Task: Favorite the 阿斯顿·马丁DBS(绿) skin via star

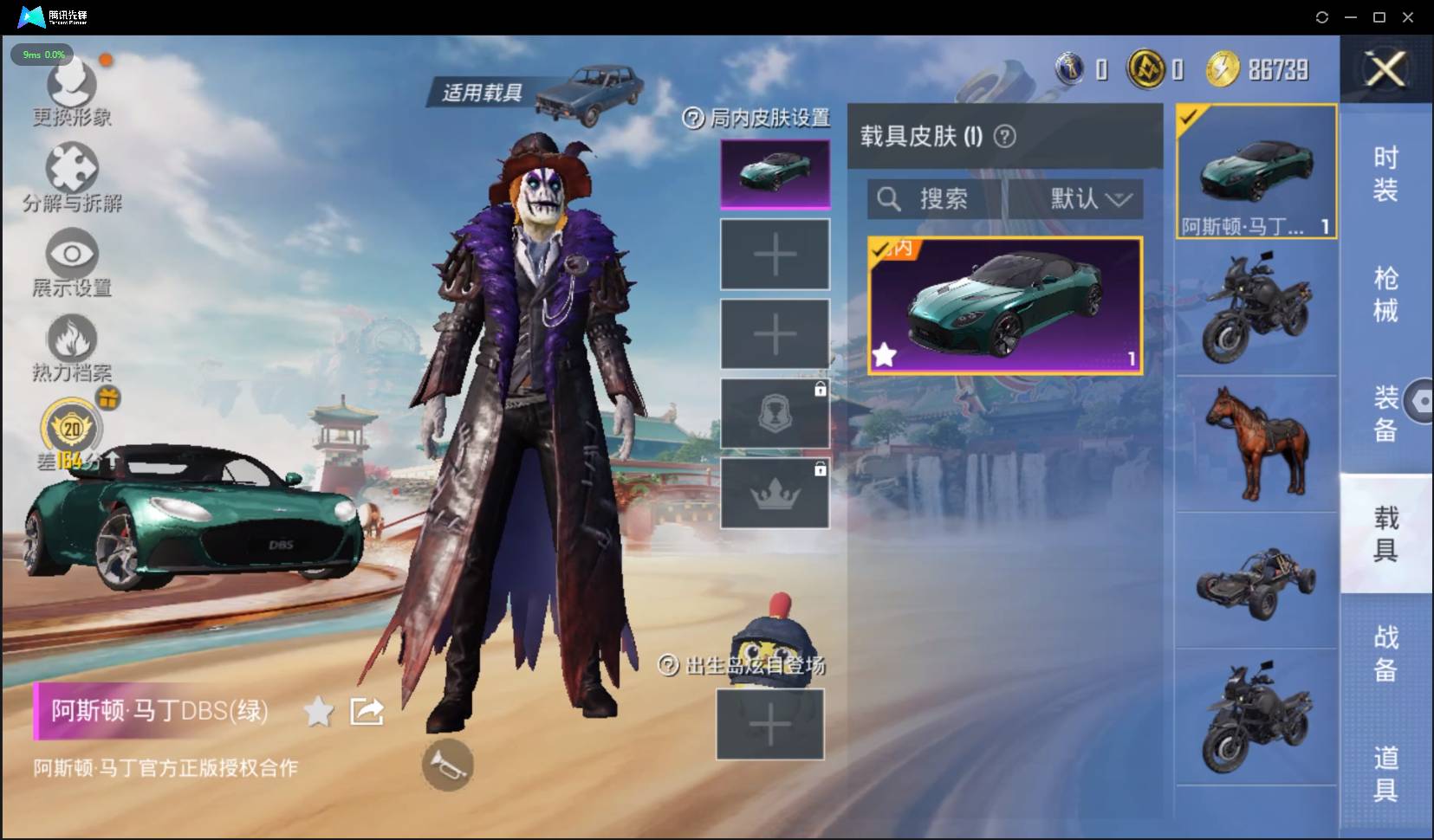Action: [x=317, y=711]
